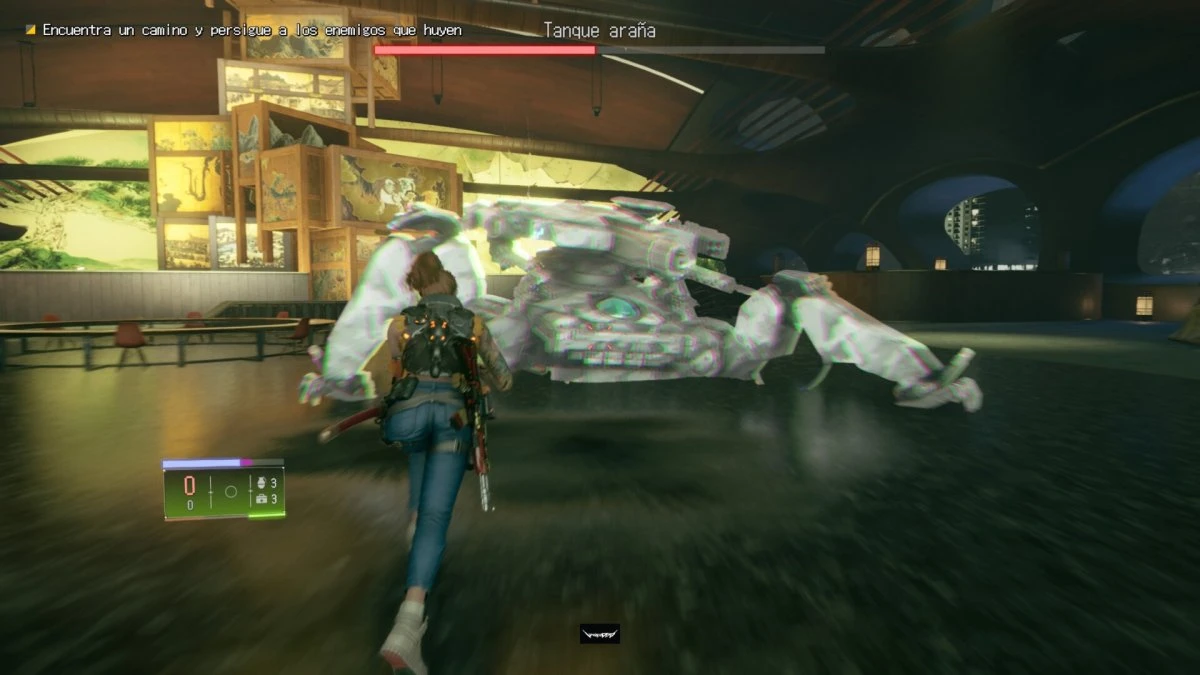Click the small logo badge at bottom center
This screenshot has width=1200, height=675.
(599, 634)
